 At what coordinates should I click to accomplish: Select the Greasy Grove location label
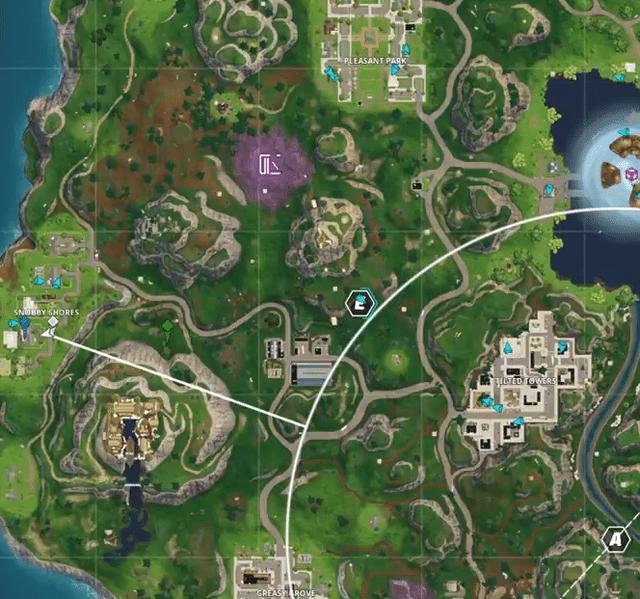286,593
